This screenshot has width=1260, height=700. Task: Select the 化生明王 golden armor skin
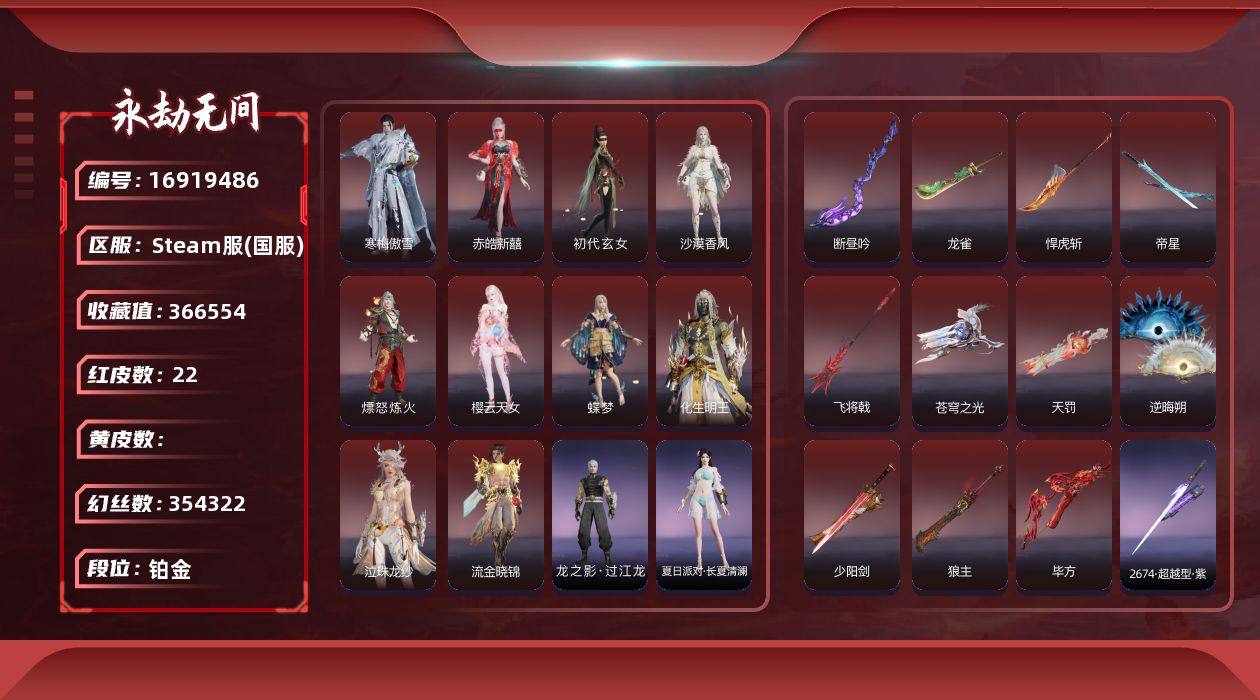tap(704, 351)
